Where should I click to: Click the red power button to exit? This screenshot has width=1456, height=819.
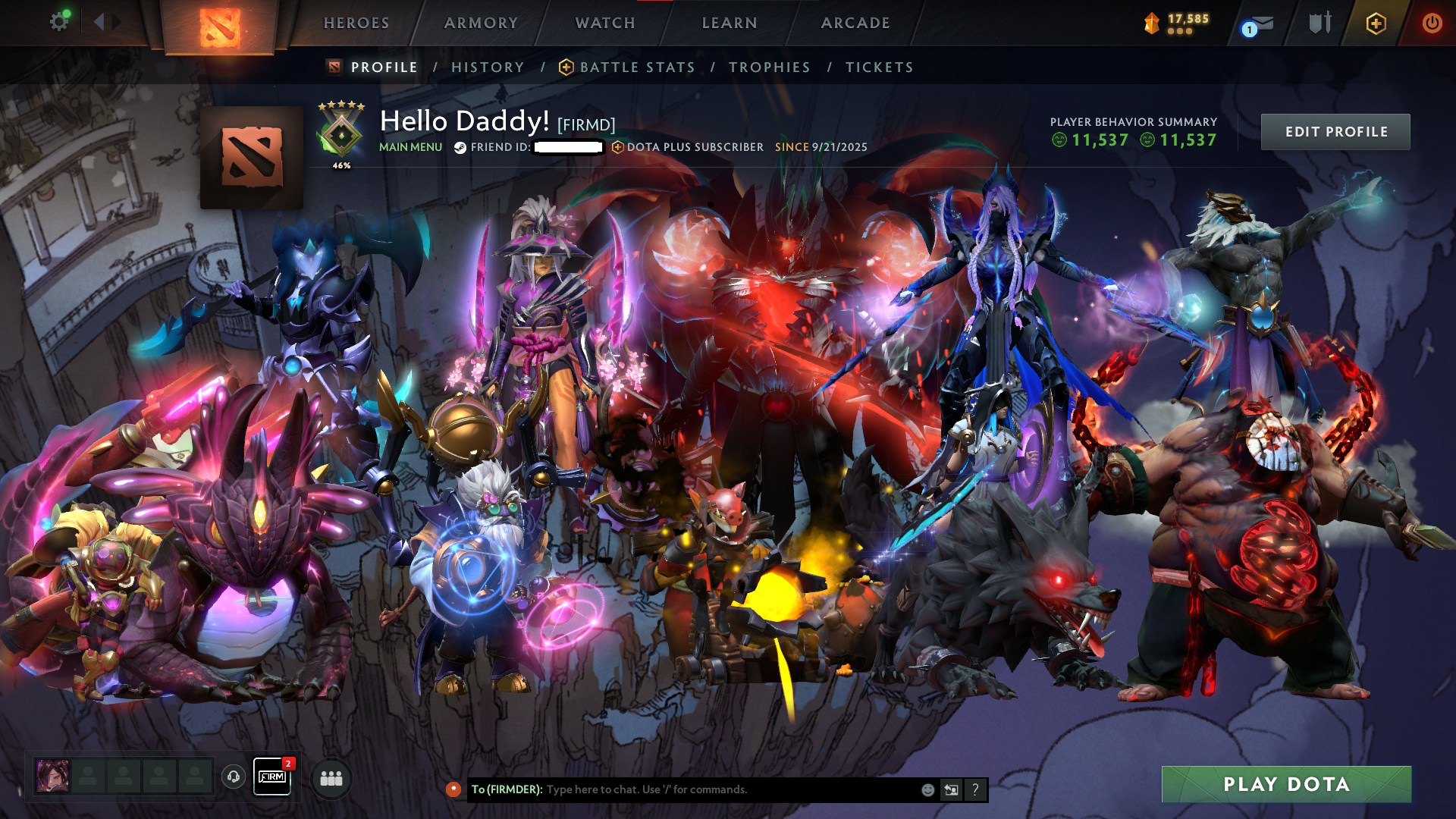[1432, 24]
